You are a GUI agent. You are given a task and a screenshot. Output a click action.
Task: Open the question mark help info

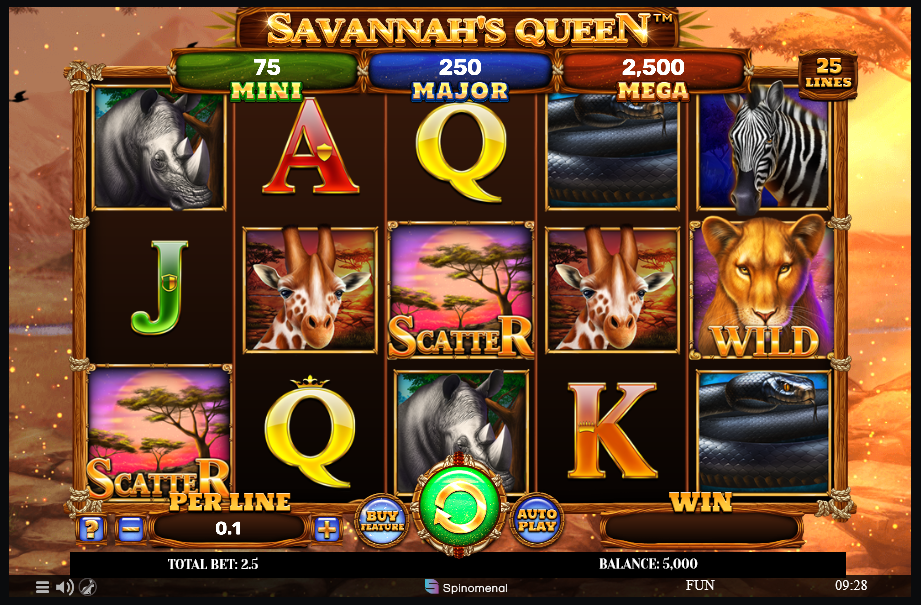point(90,528)
